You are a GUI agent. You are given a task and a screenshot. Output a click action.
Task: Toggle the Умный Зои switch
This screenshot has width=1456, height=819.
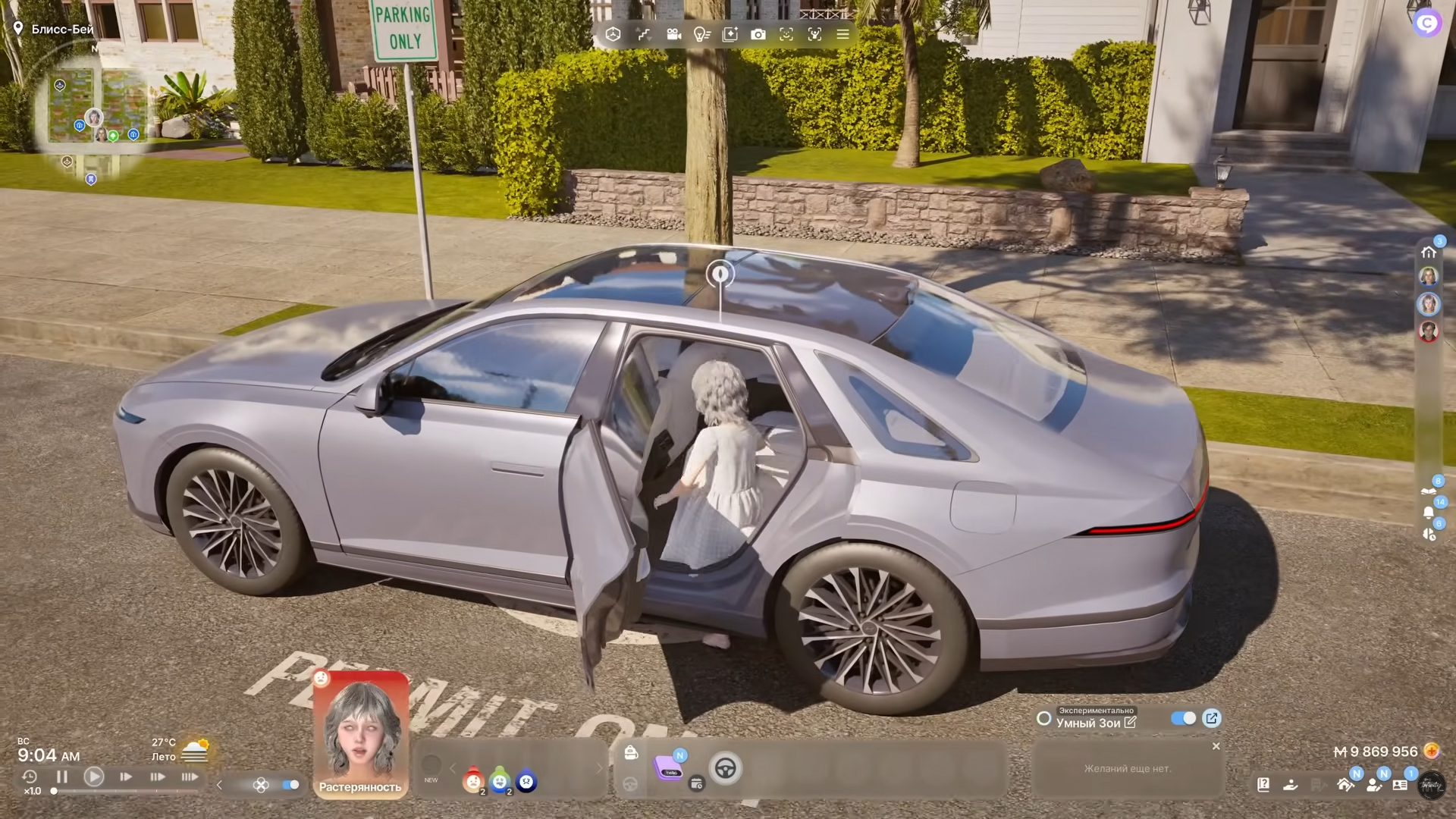pyautogui.click(x=1183, y=718)
